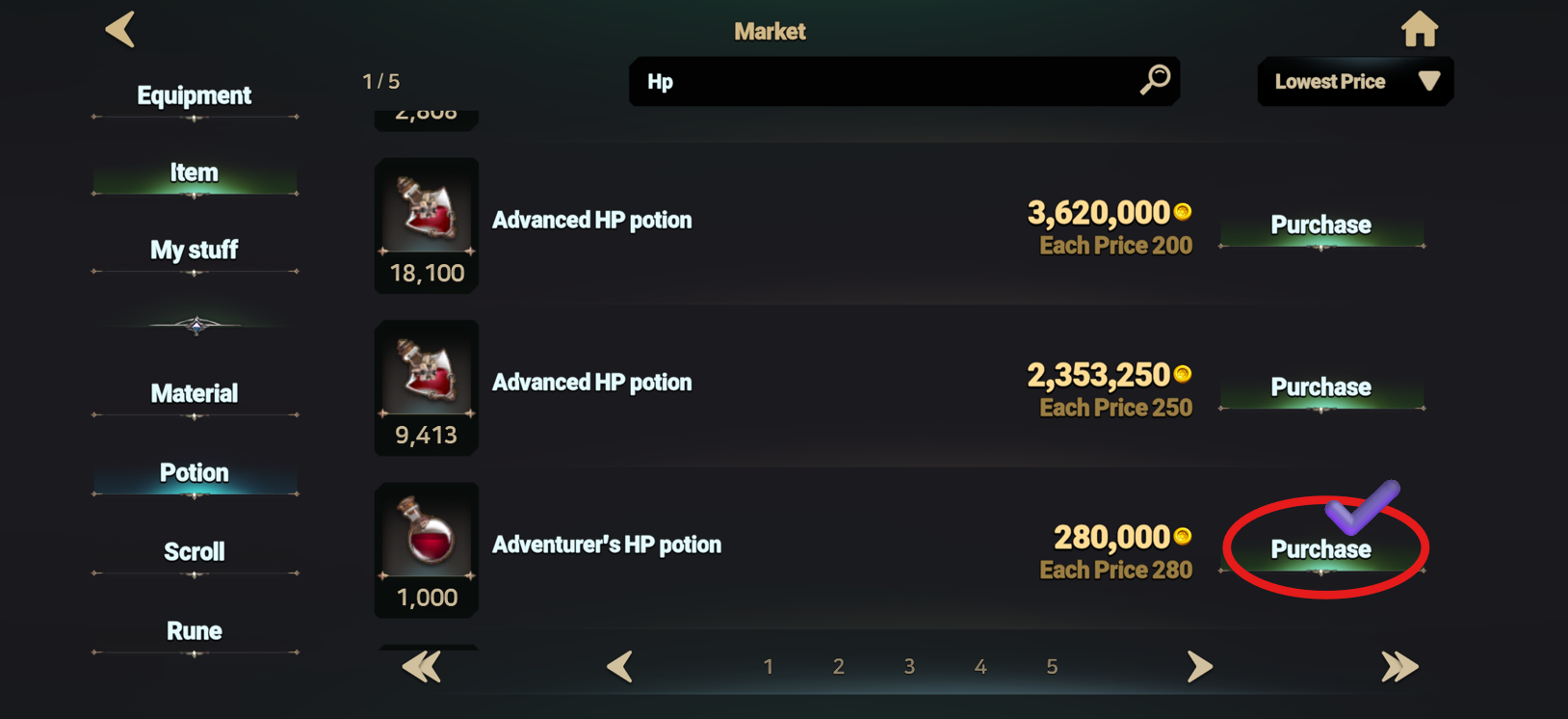
Task: Purchase the 2,353,250 gold Advanced HP potion
Action: coord(1320,387)
